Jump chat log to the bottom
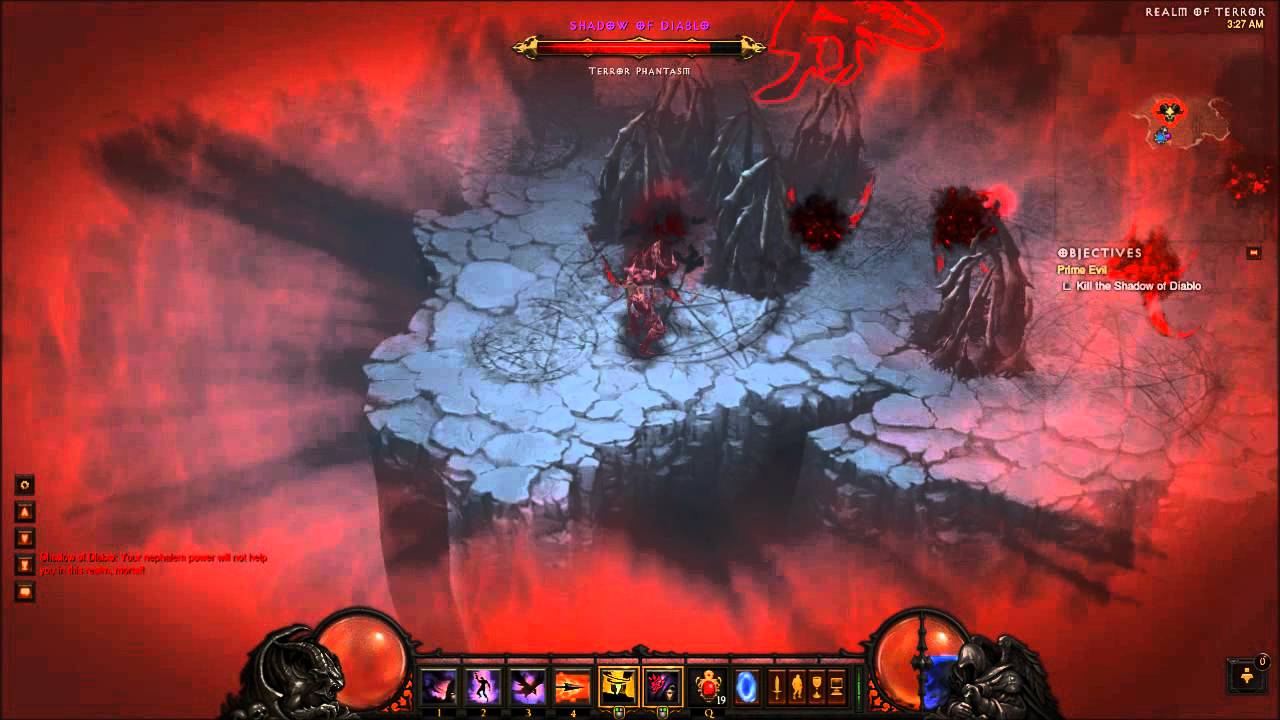Screen dimensions: 1280x720 pyautogui.click(x=26, y=565)
